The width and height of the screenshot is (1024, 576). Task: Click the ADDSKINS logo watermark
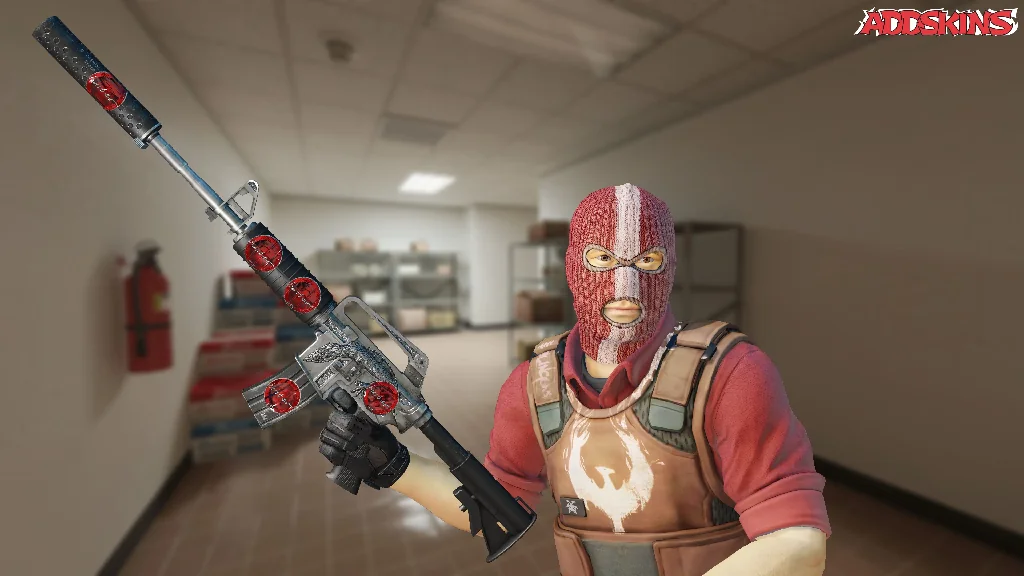[937, 22]
